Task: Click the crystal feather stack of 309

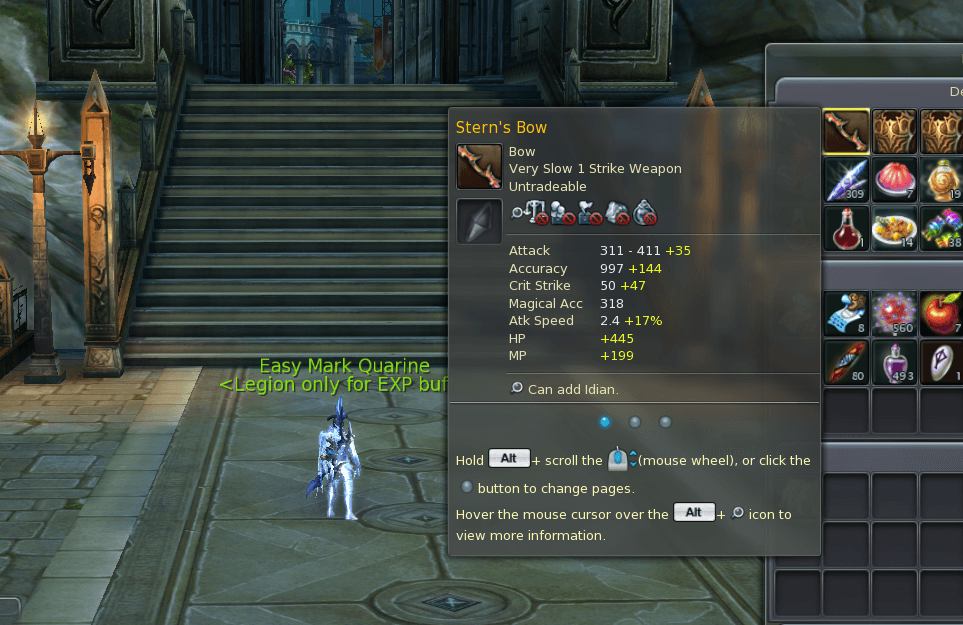Action: tap(846, 180)
